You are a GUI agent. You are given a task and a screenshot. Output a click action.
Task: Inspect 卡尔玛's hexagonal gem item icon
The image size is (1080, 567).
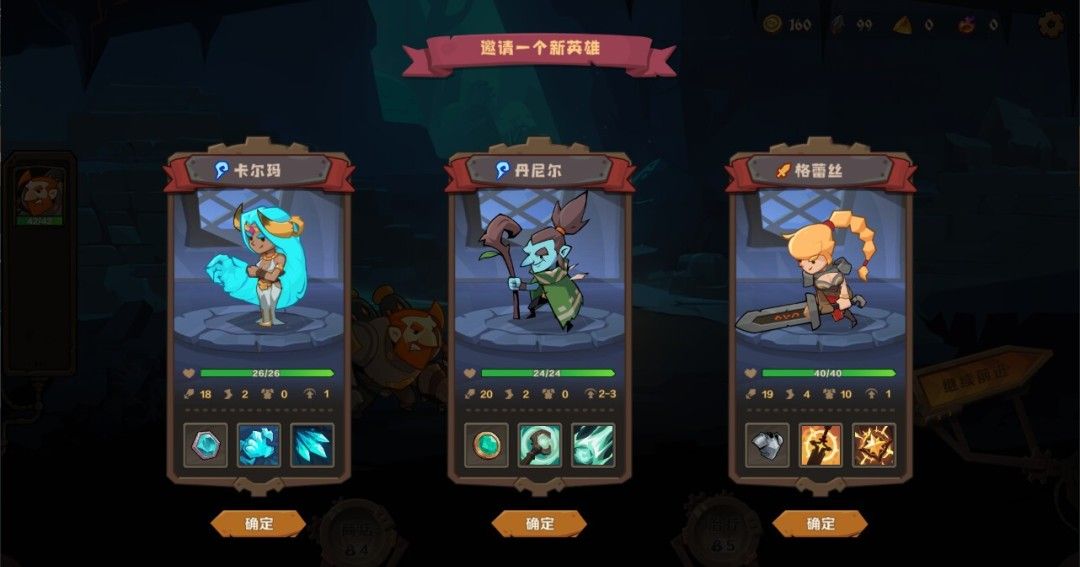tap(205, 445)
